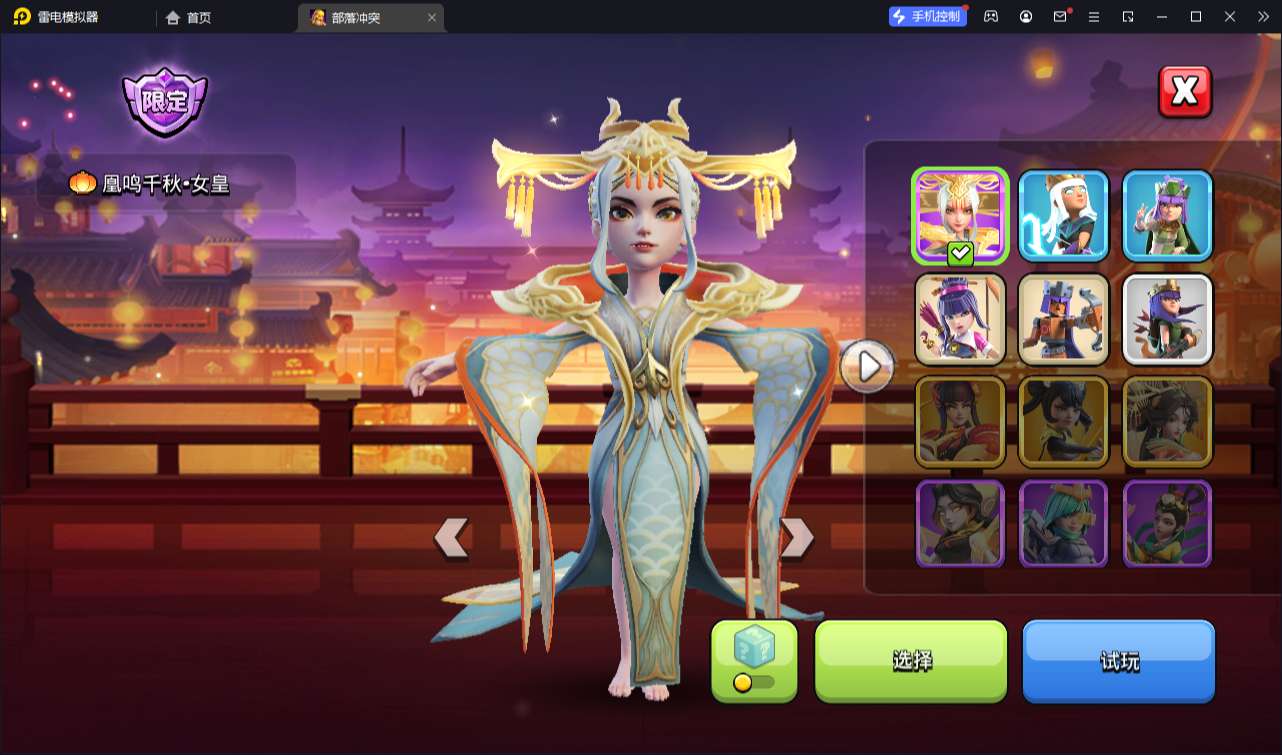Show the previous skin with left arrow
The width and height of the screenshot is (1282, 755).
pos(451,538)
